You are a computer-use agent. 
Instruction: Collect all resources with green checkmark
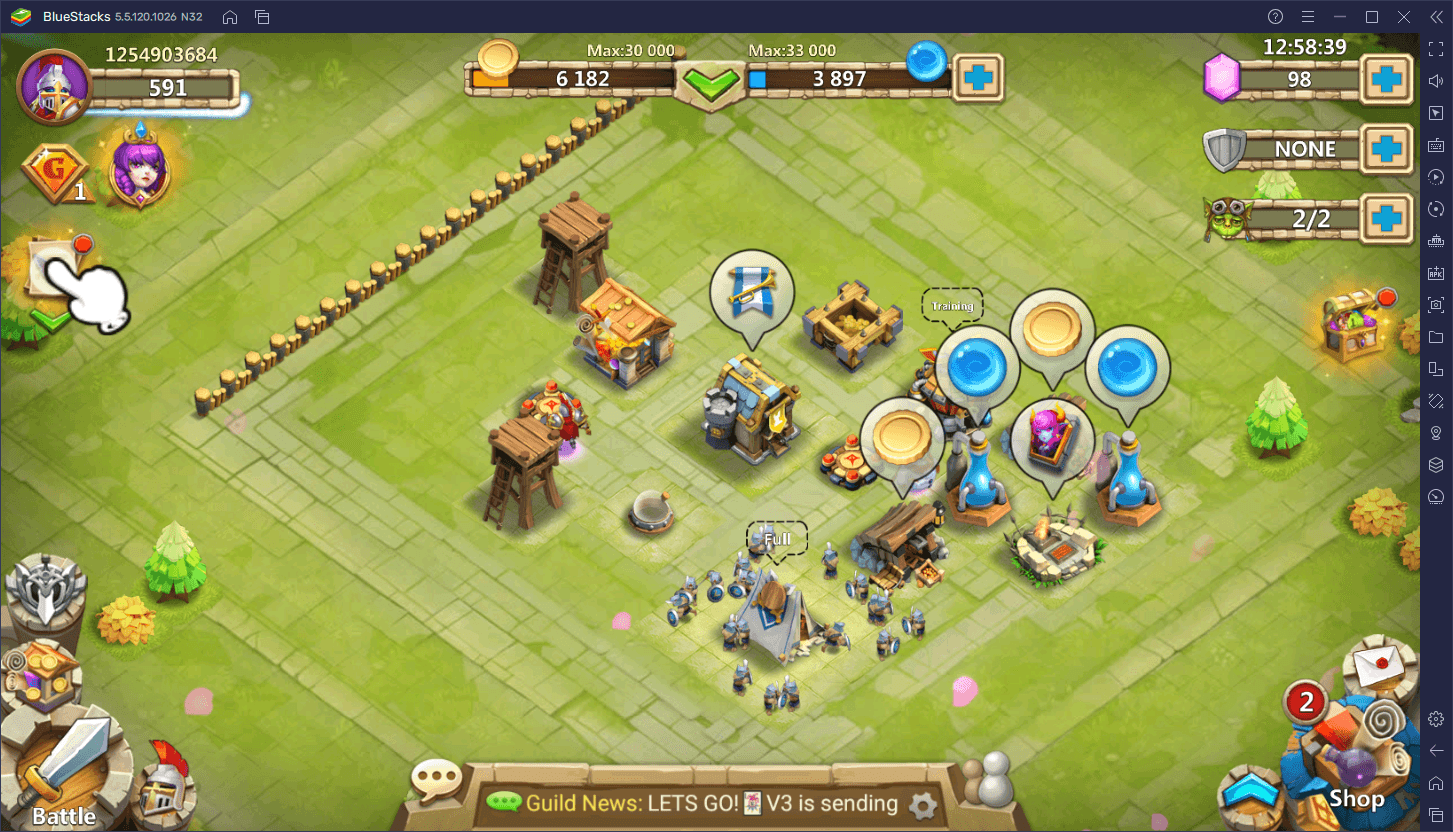(711, 82)
